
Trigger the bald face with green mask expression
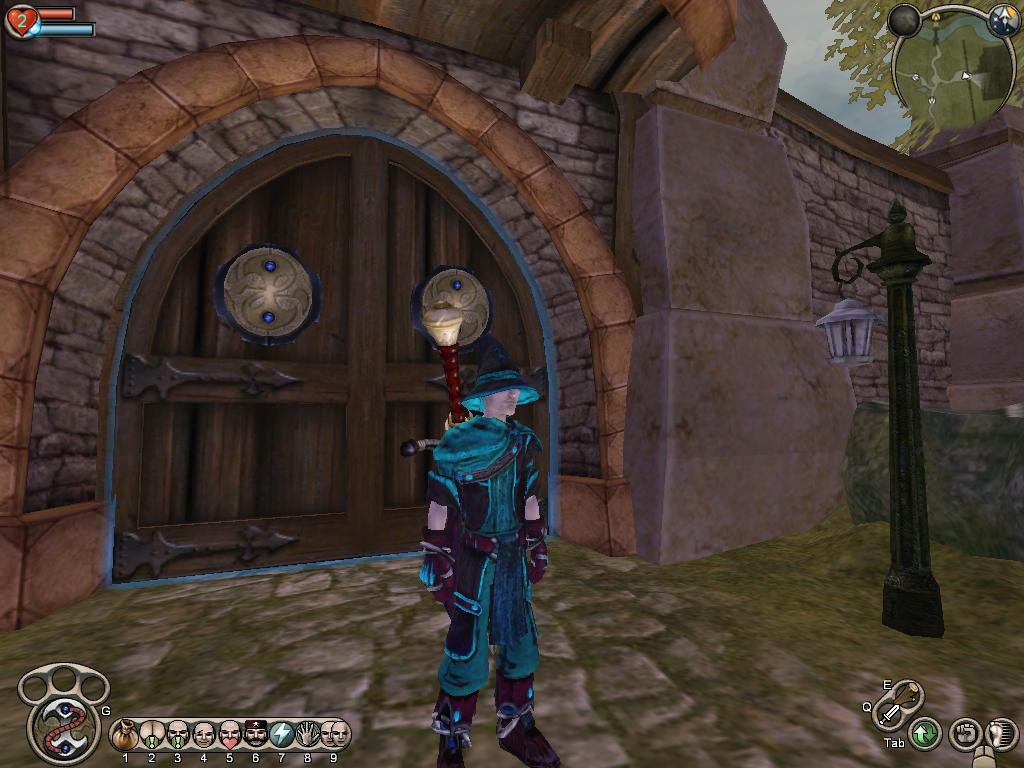[178, 735]
